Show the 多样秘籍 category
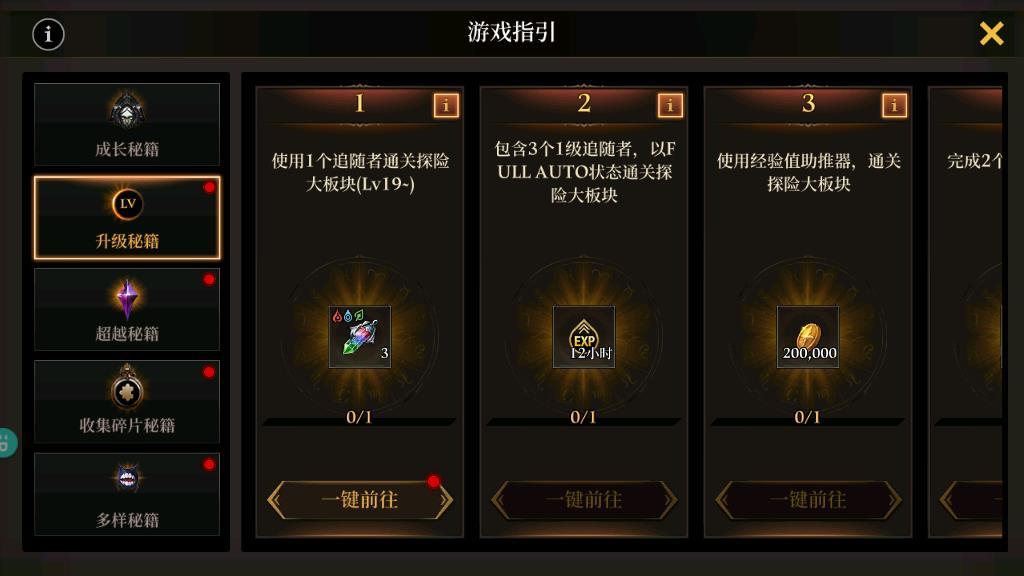 (x=127, y=494)
